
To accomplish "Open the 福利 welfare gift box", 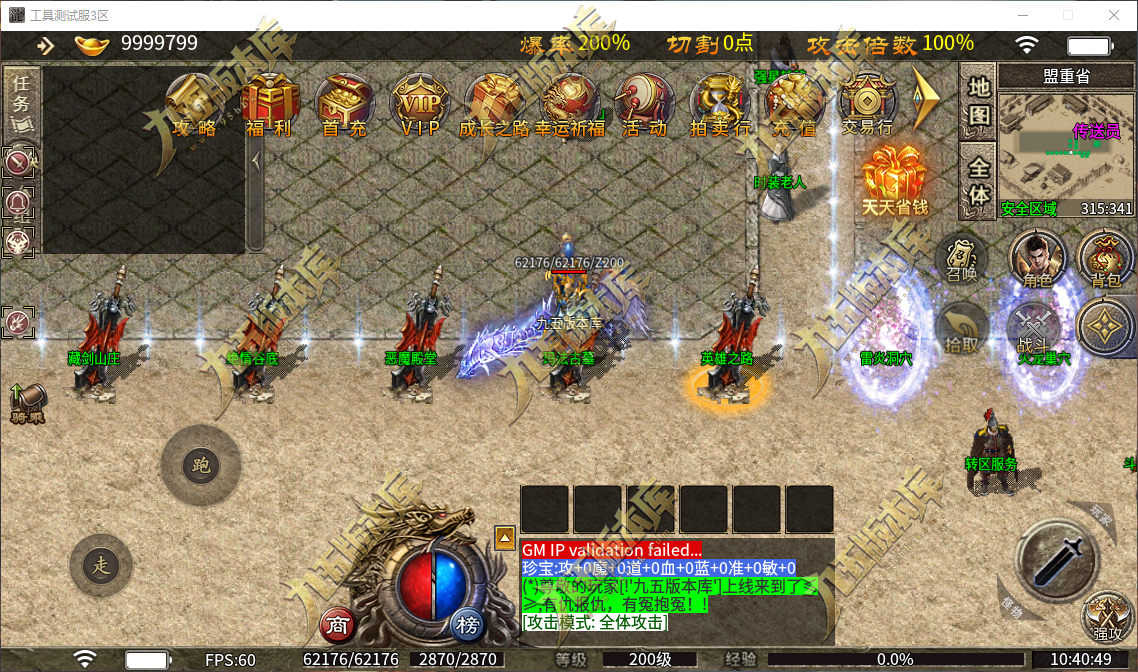I will click(268, 105).
